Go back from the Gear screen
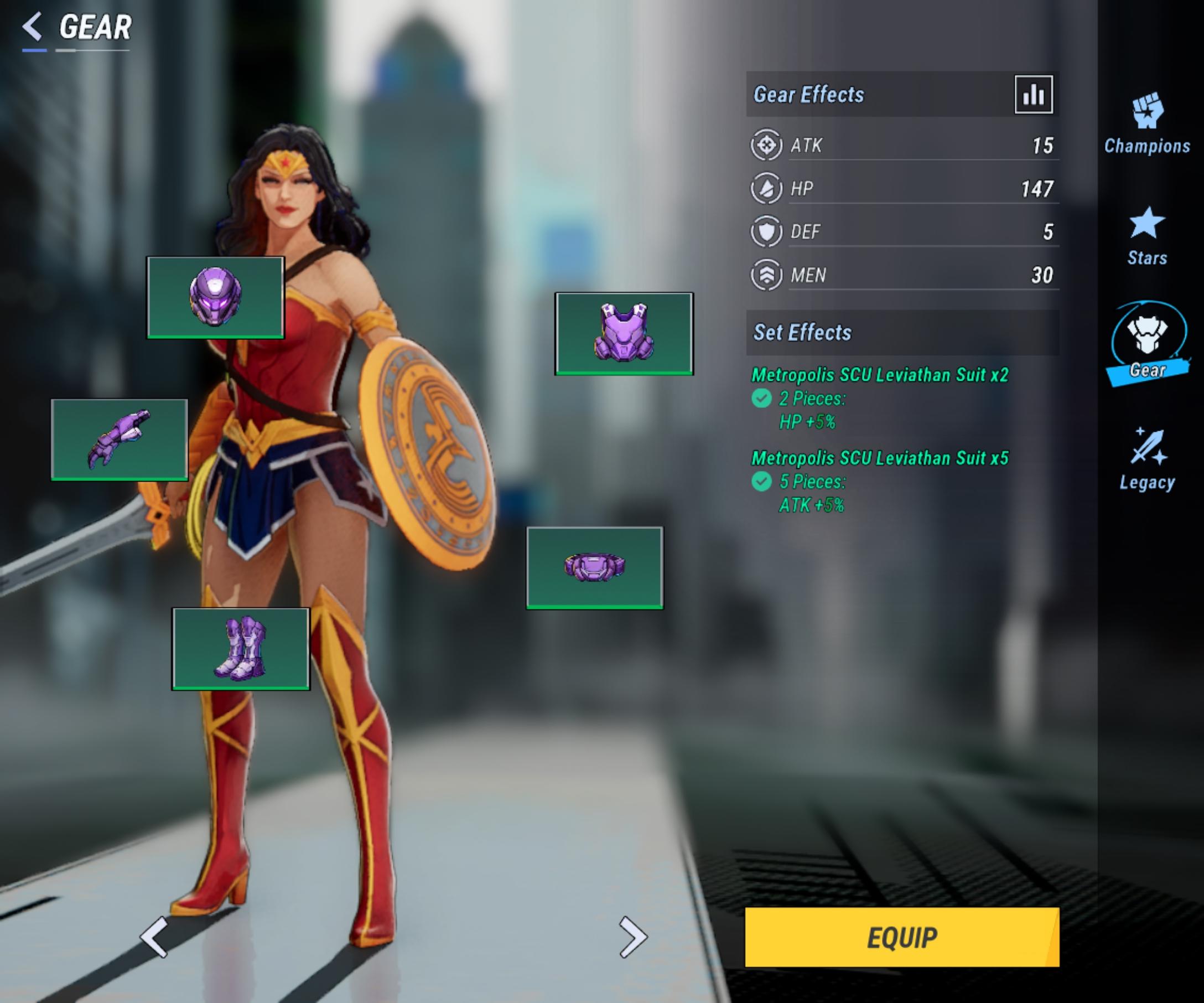 33,27
